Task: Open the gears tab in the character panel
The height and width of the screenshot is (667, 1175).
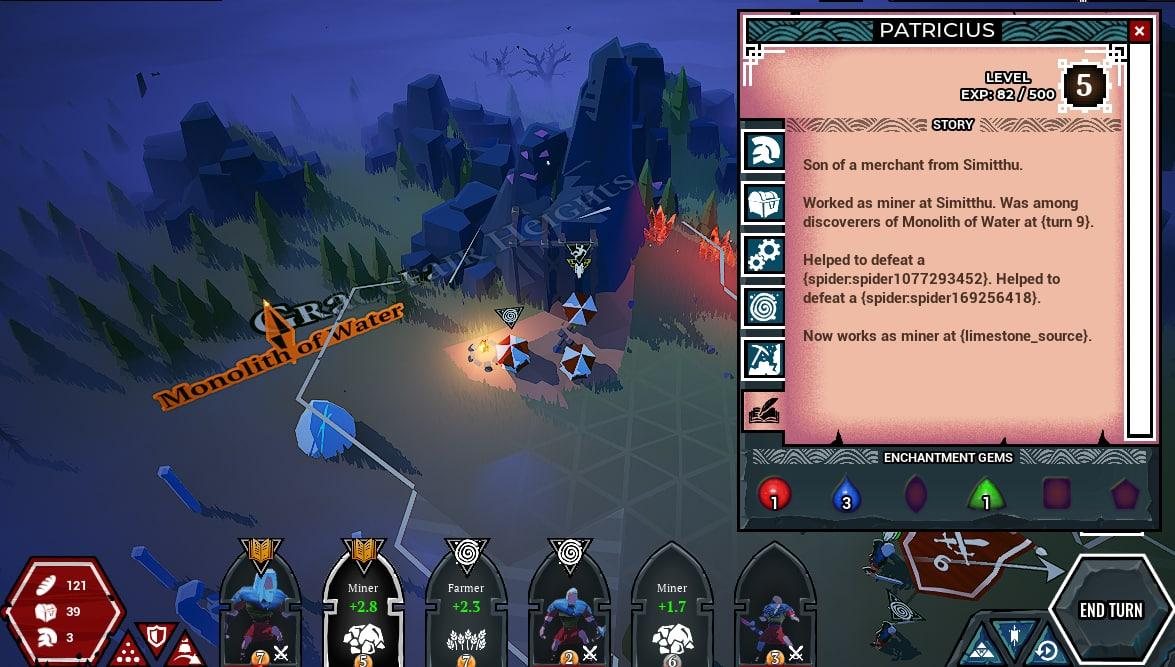Action: (x=764, y=255)
